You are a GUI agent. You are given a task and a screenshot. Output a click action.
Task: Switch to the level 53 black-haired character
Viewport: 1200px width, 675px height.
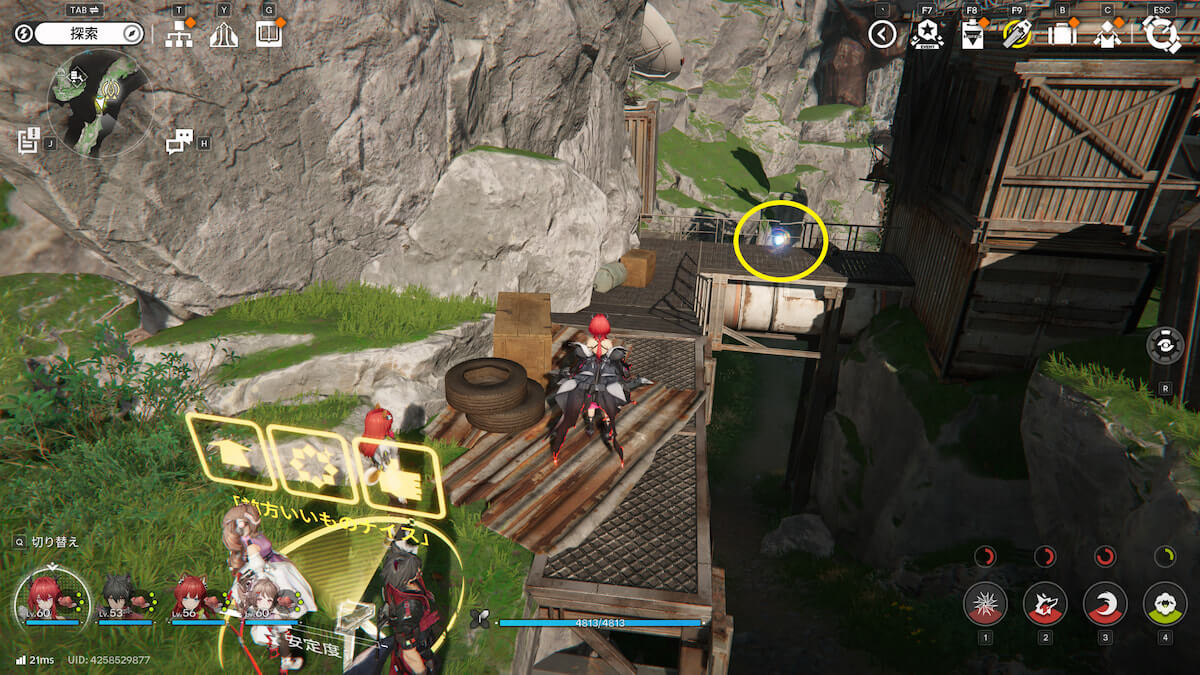pos(118,598)
